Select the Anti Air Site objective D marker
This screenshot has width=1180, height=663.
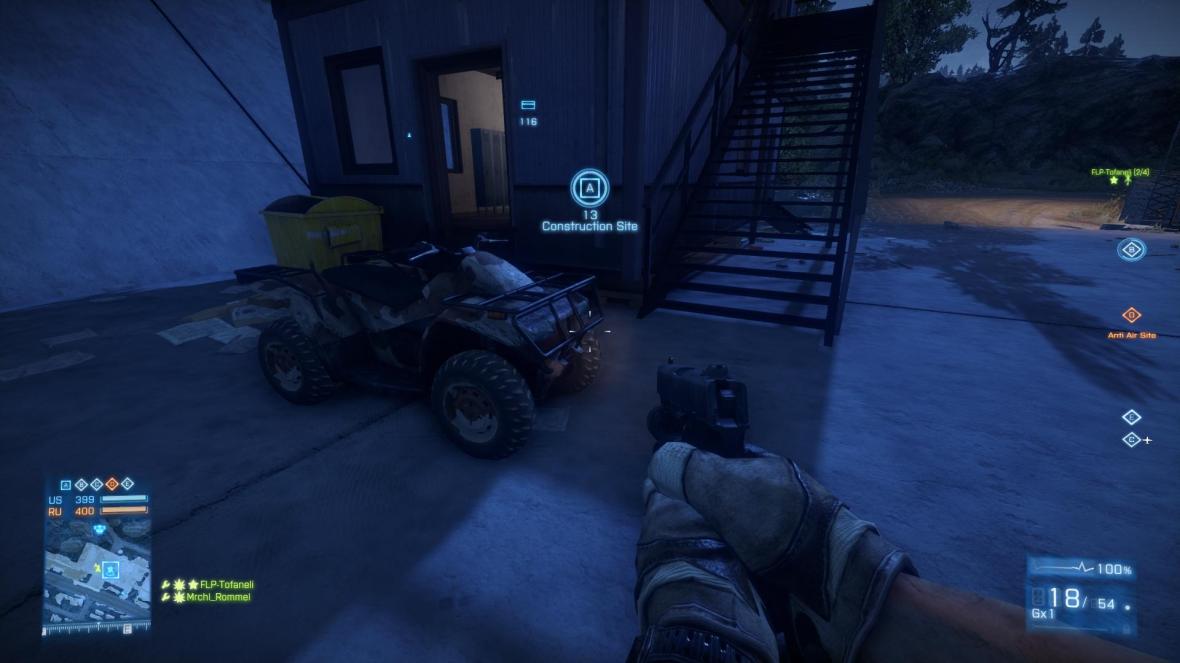pos(1131,315)
